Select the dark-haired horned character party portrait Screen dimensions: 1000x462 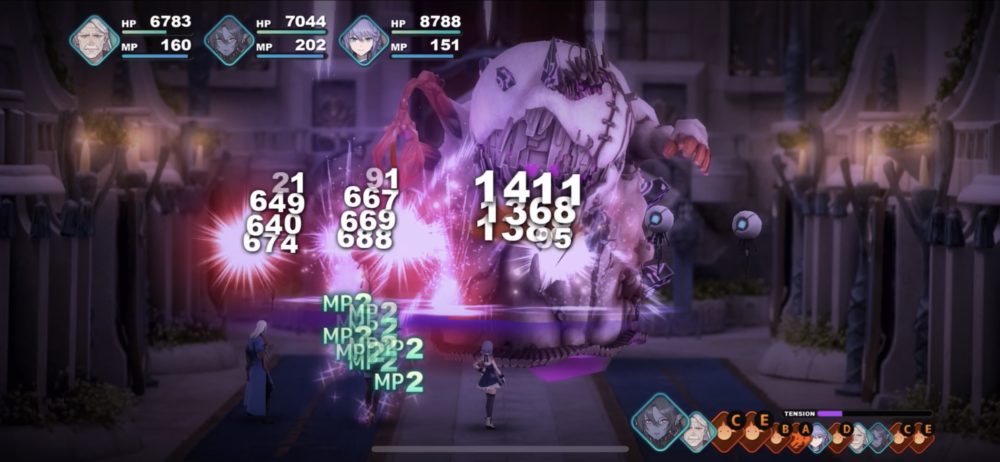coord(229,40)
